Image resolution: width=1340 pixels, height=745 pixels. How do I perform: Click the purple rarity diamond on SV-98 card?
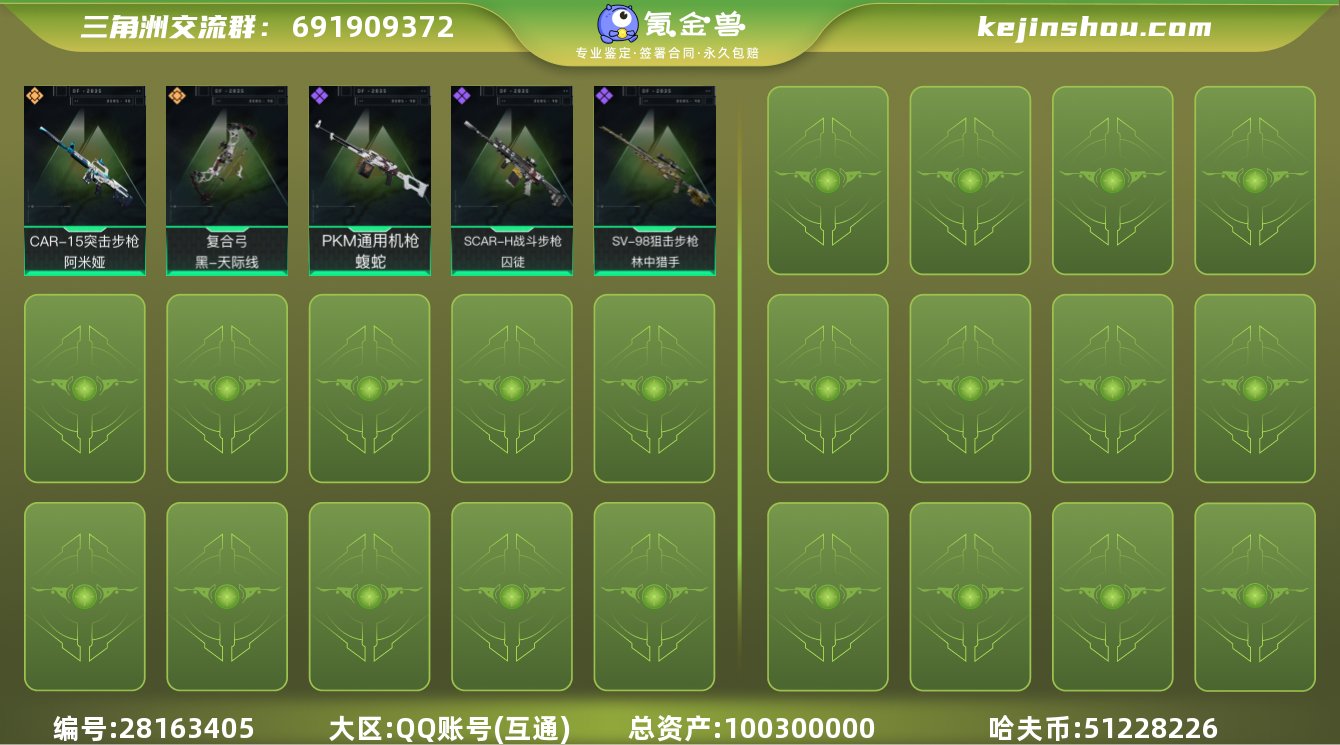click(602, 96)
